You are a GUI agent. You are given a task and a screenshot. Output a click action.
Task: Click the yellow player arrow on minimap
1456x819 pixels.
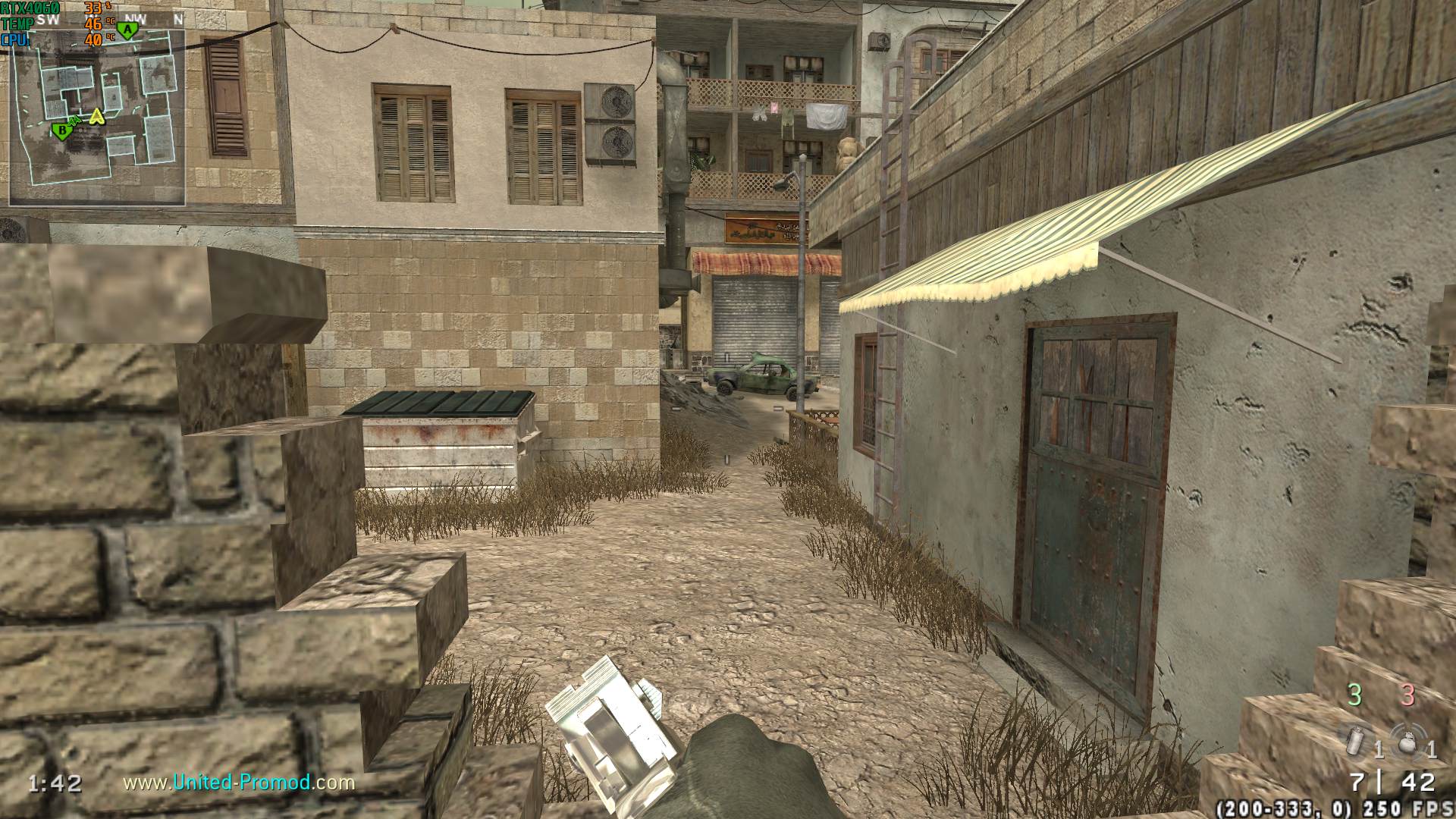click(x=96, y=117)
